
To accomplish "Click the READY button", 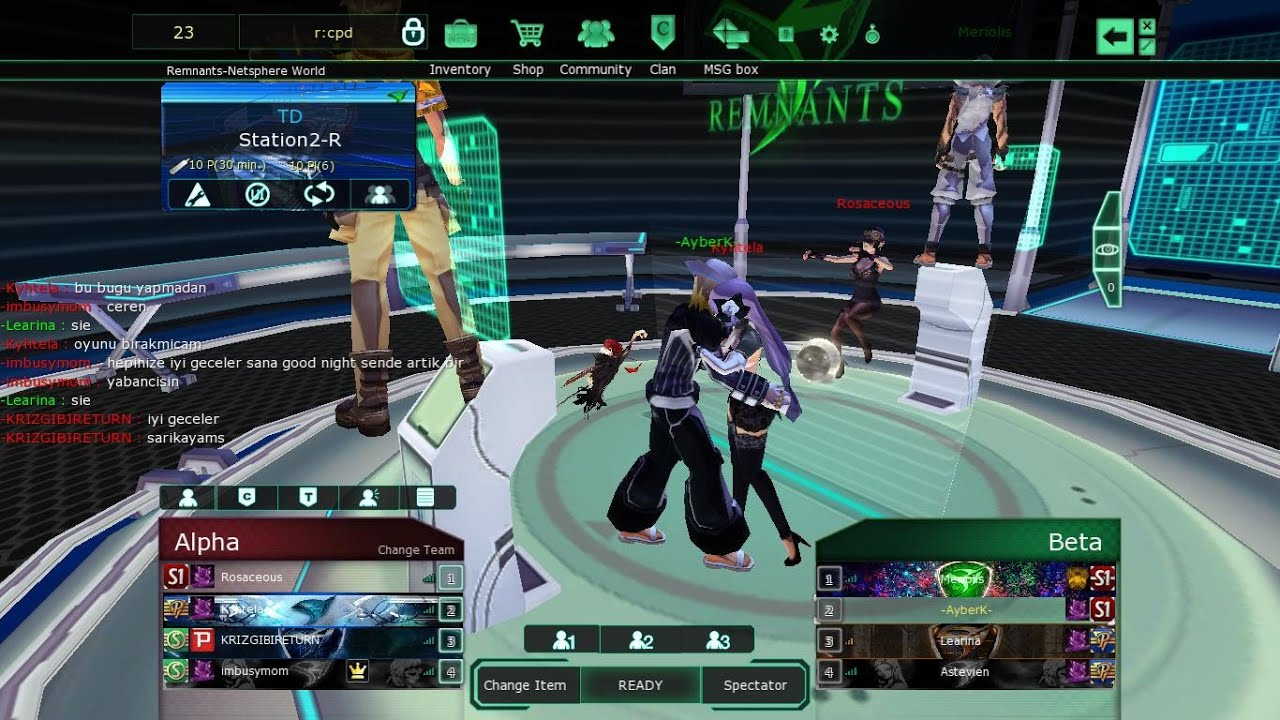I will 640,685.
